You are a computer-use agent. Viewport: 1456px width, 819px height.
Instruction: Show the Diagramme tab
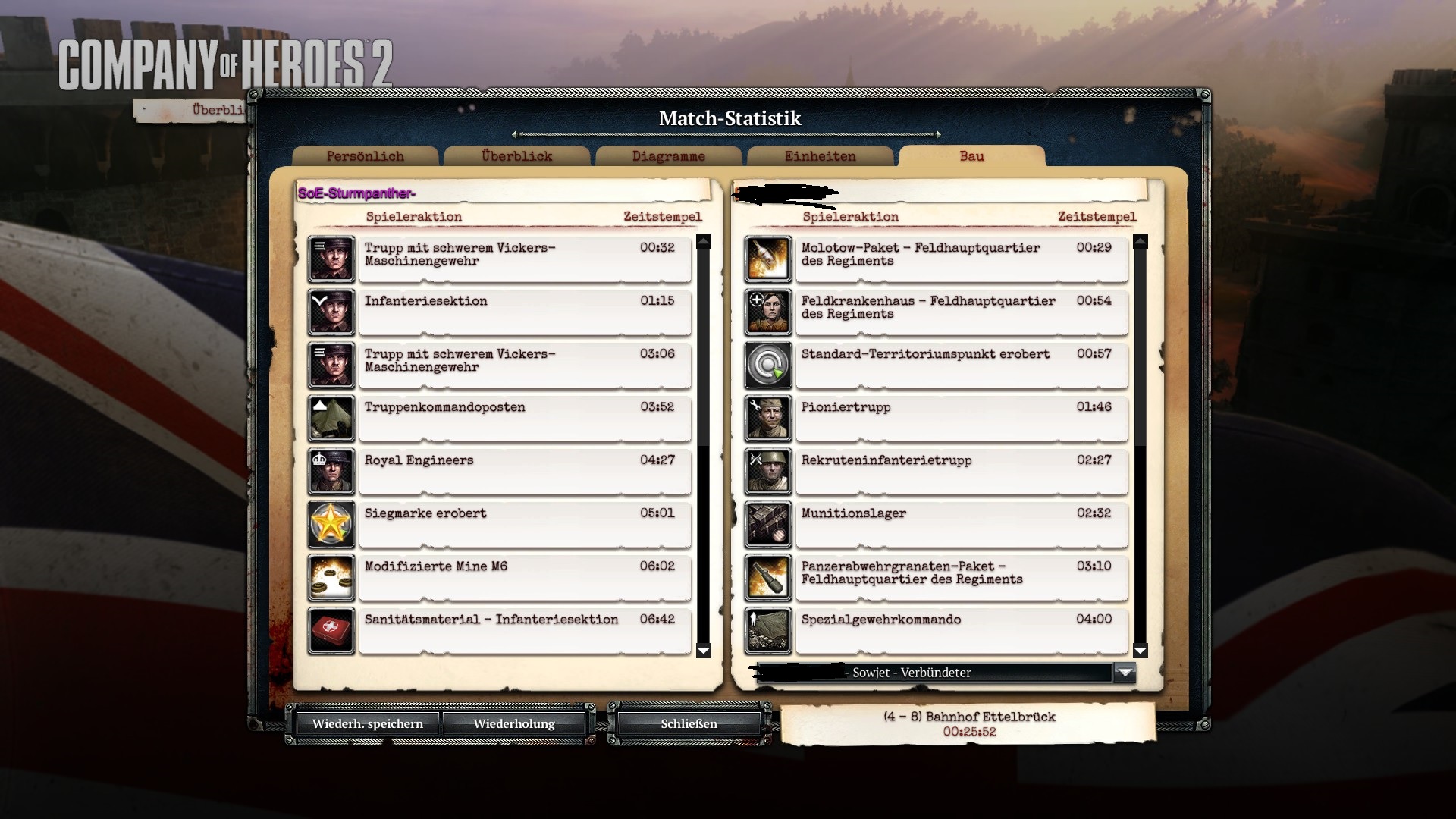668,156
